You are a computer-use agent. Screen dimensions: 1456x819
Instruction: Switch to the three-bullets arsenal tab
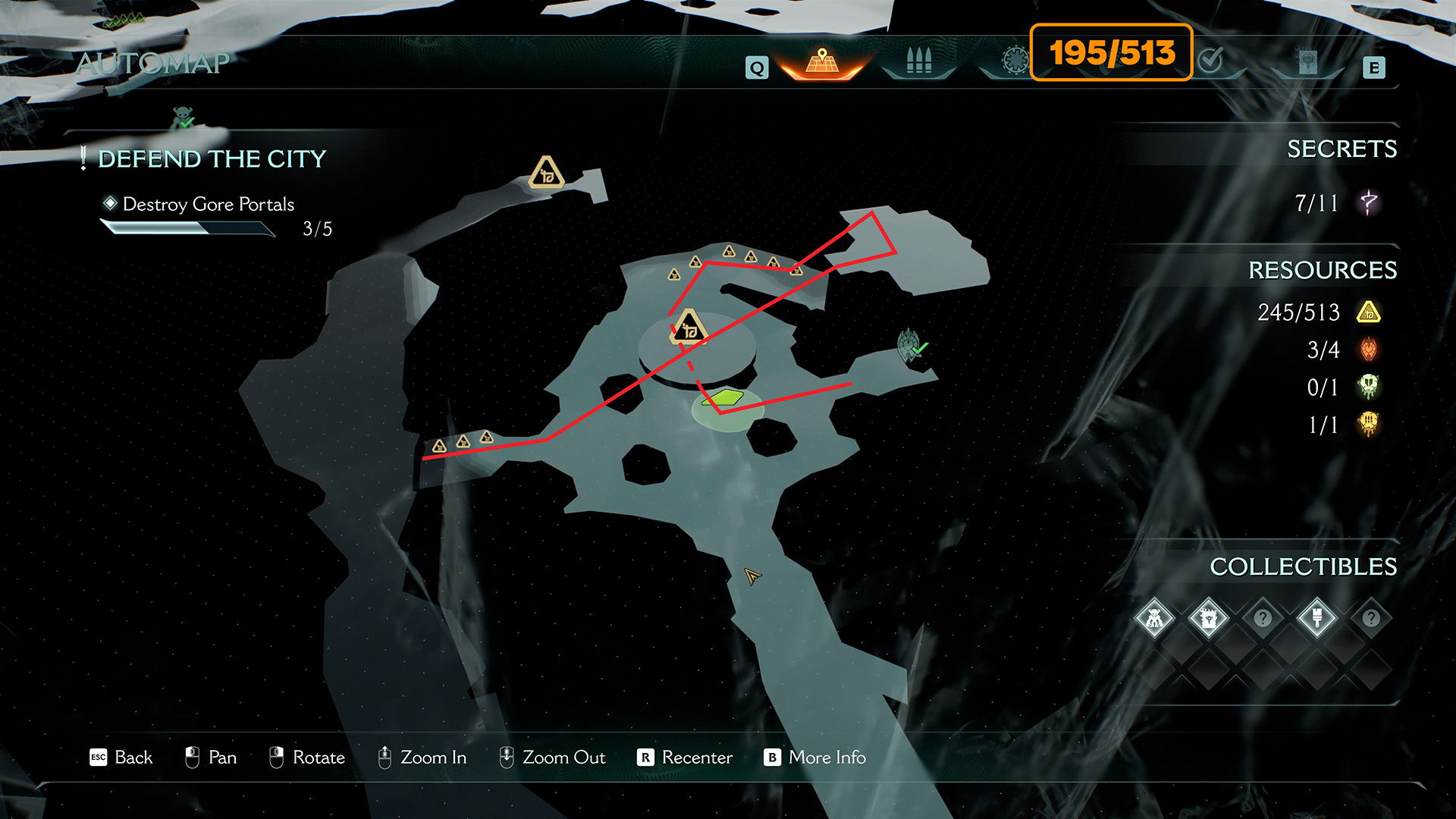918,62
